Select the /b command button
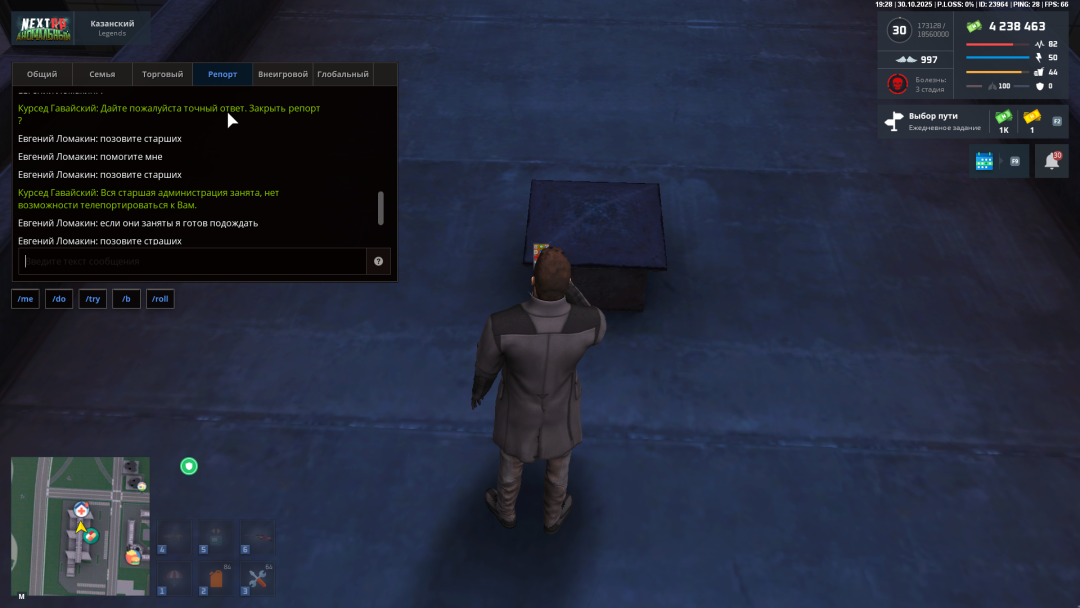This screenshot has height=608, width=1080. [126, 299]
